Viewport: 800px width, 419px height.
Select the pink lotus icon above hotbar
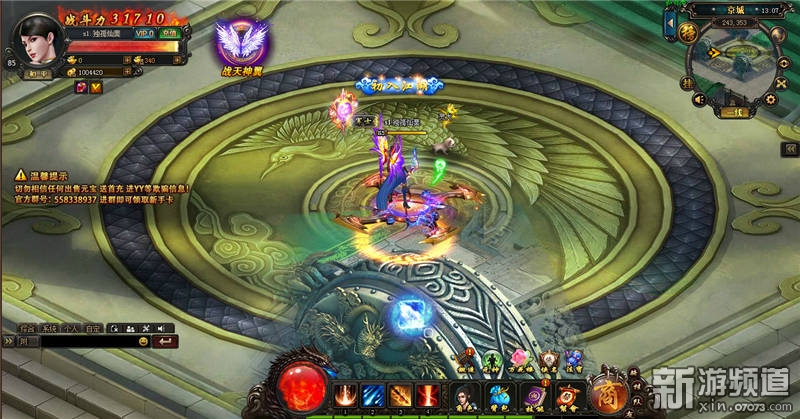(520, 359)
